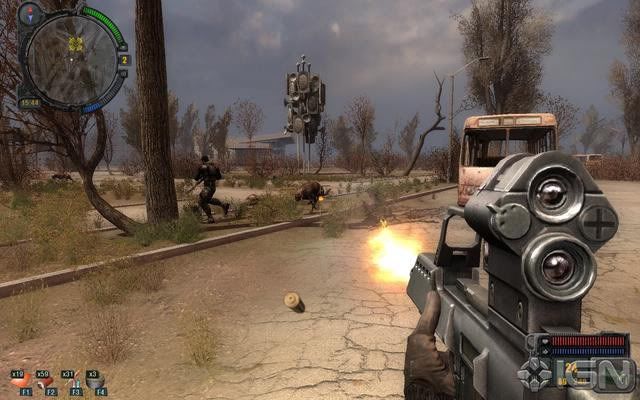Select the red-brown quick-slot item with x59 count
Image resolution: width=640 pixels, height=400 pixels.
46,383
